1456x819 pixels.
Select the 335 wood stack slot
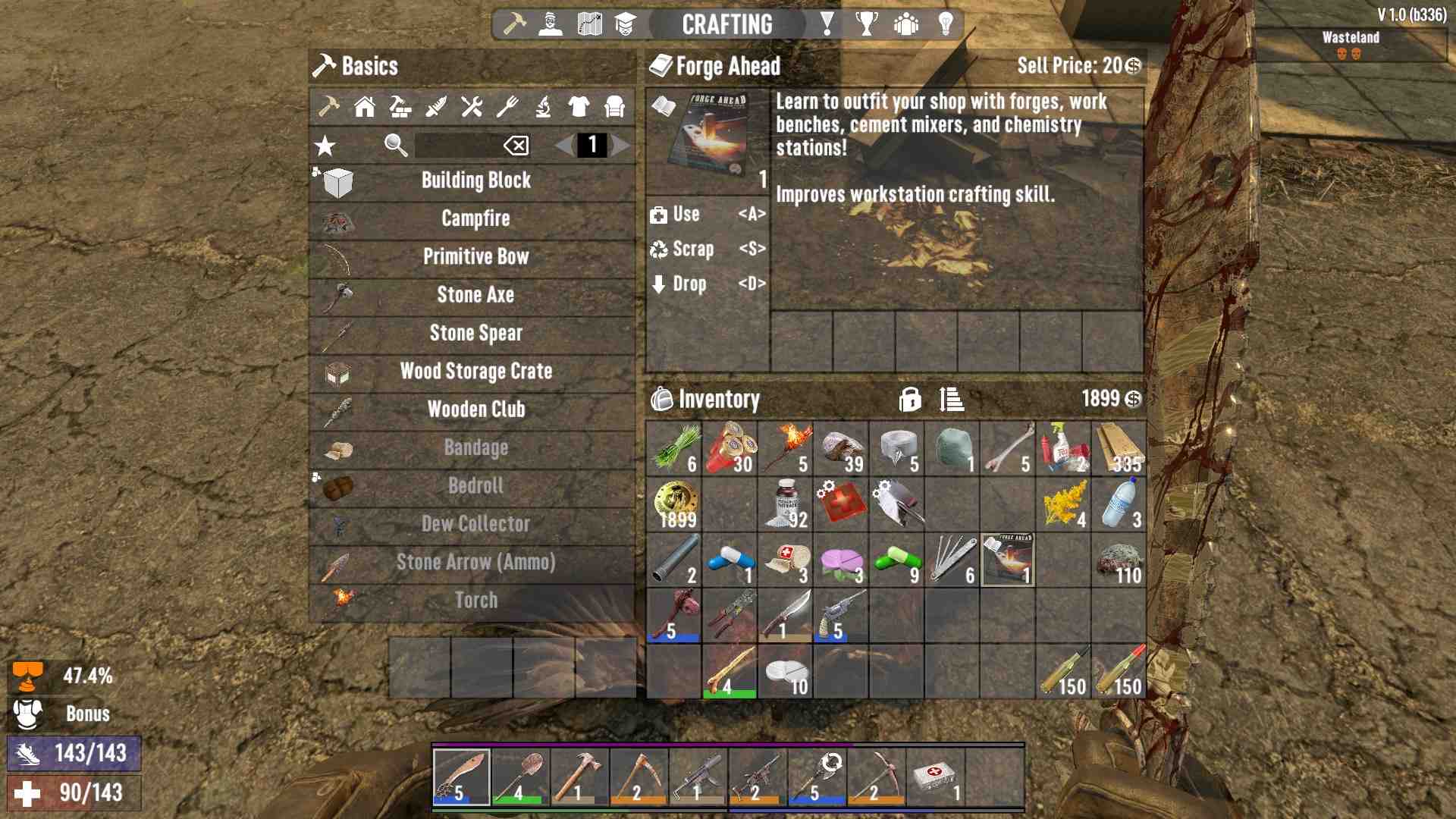click(1119, 448)
